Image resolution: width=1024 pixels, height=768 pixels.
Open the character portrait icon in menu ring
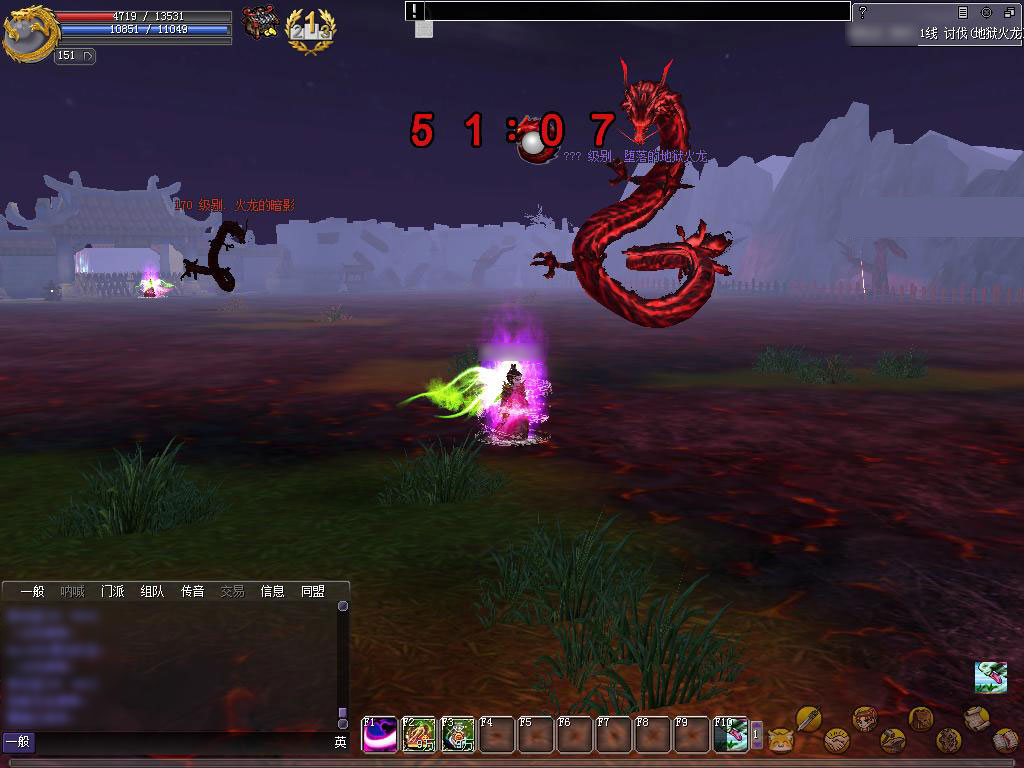click(x=864, y=718)
